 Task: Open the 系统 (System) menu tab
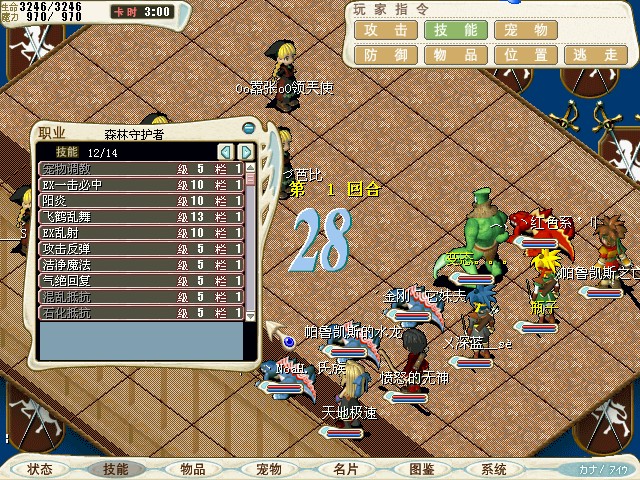(493, 468)
